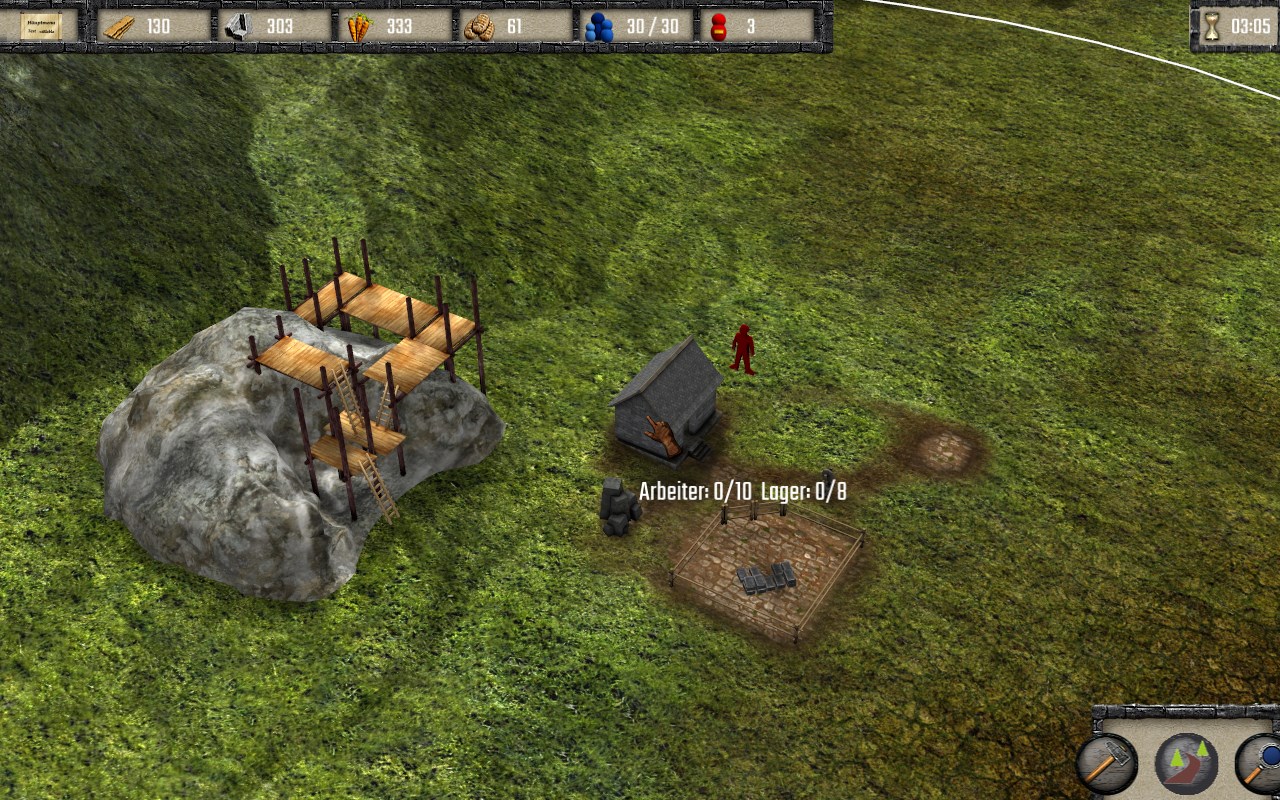Select the road and trees tool

pos(1186,763)
